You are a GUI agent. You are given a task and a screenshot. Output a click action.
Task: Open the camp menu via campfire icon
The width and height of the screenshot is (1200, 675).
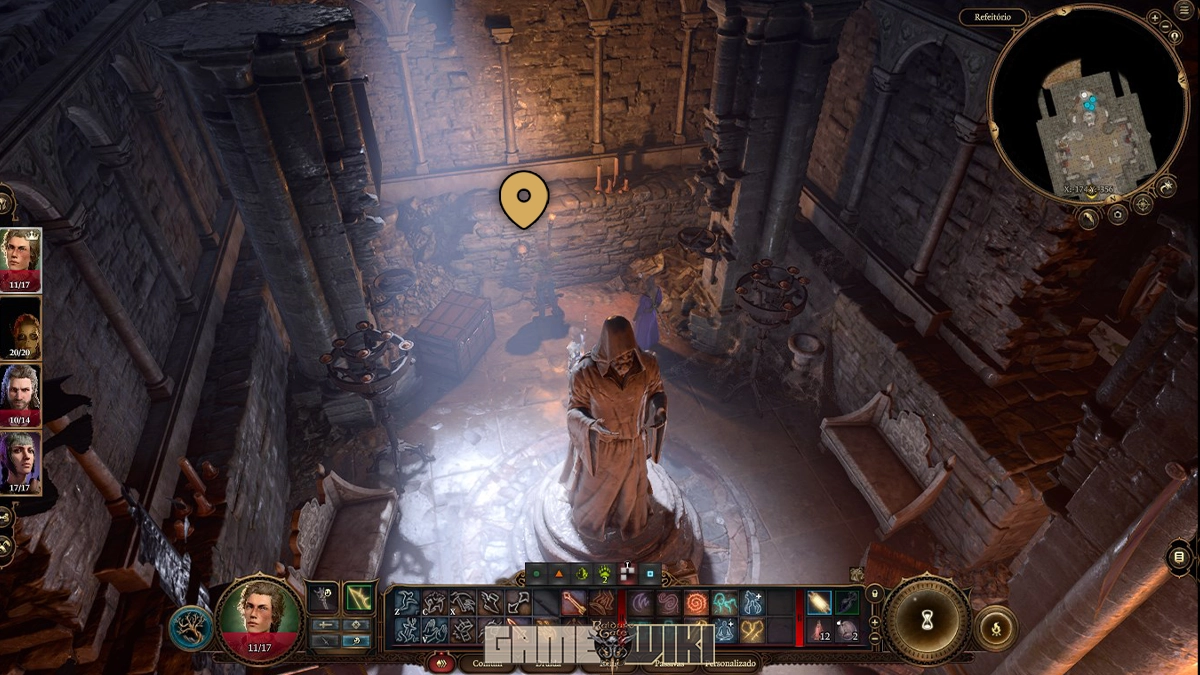click(x=995, y=628)
